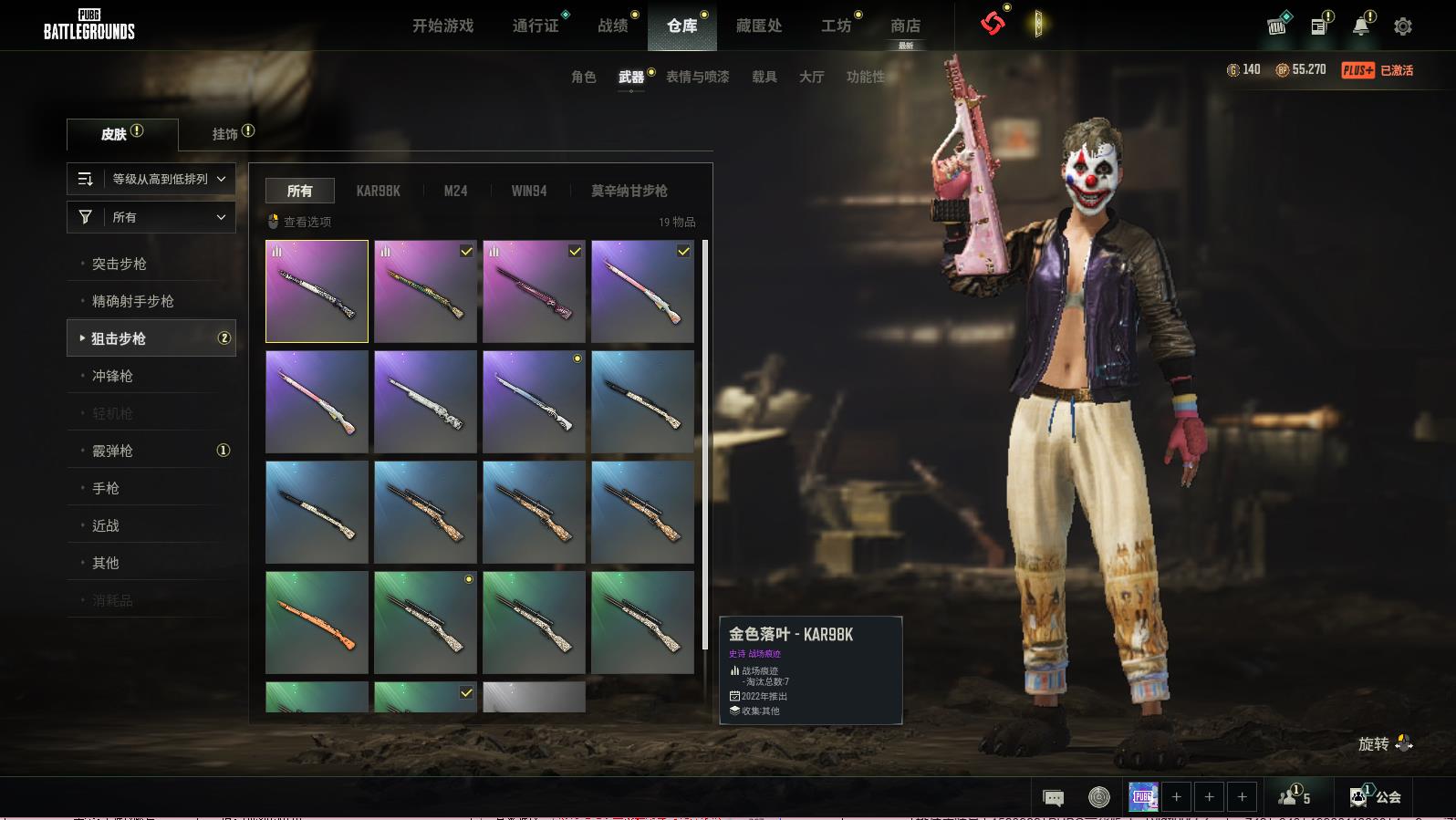
Task: Switch to the 角色 character tab
Action: [584, 77]
